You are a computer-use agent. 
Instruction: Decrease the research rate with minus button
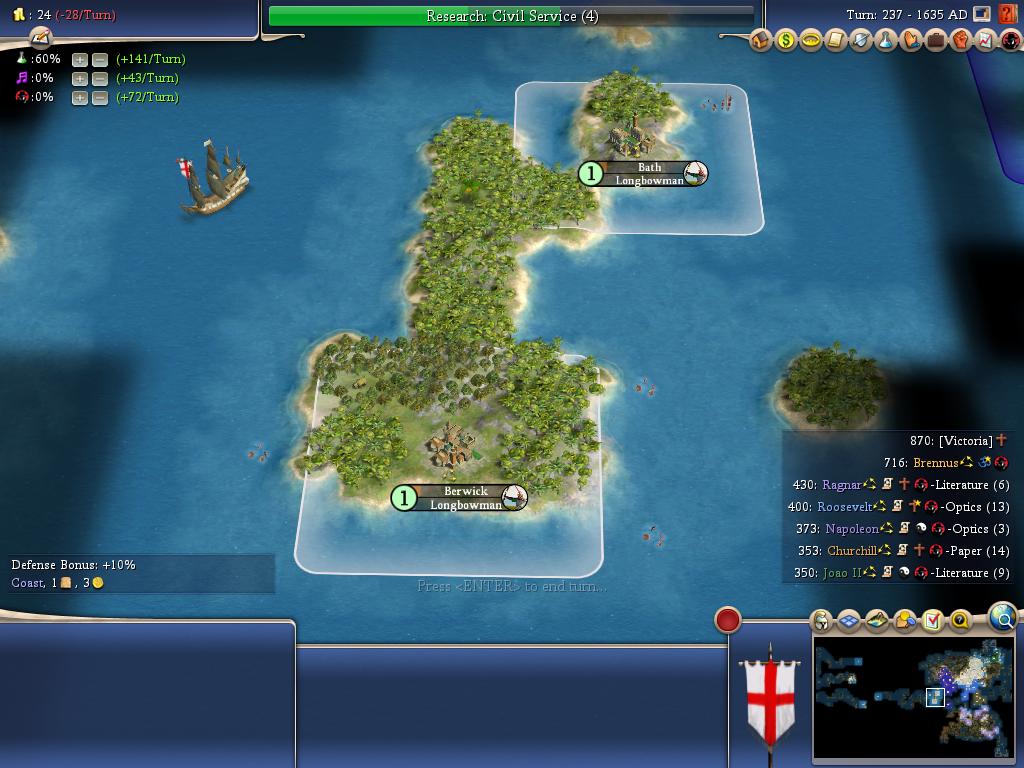tap(100, 59)
